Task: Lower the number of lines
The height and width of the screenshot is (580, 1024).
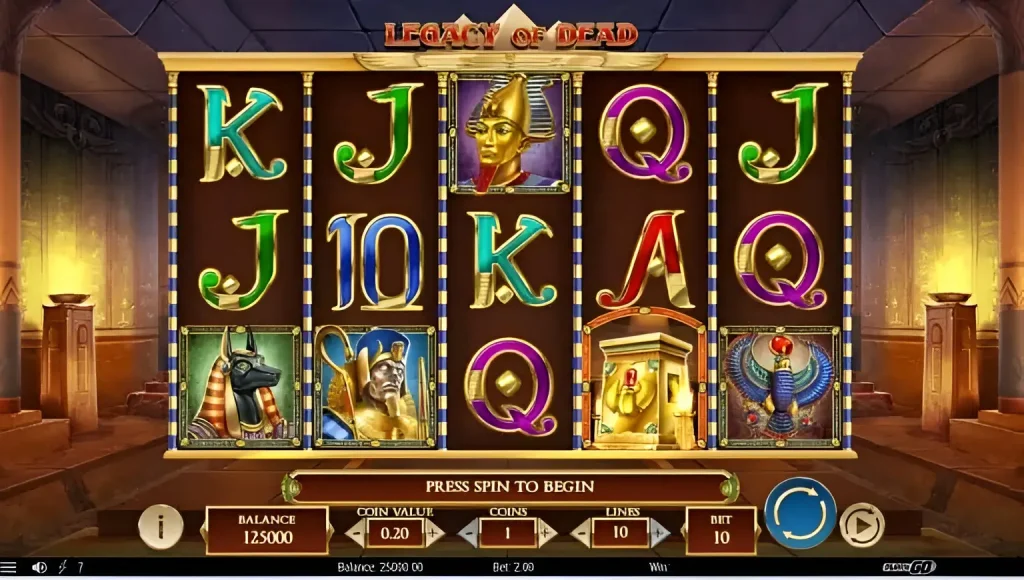Action: pyautogui.click(x=582, y=534)
